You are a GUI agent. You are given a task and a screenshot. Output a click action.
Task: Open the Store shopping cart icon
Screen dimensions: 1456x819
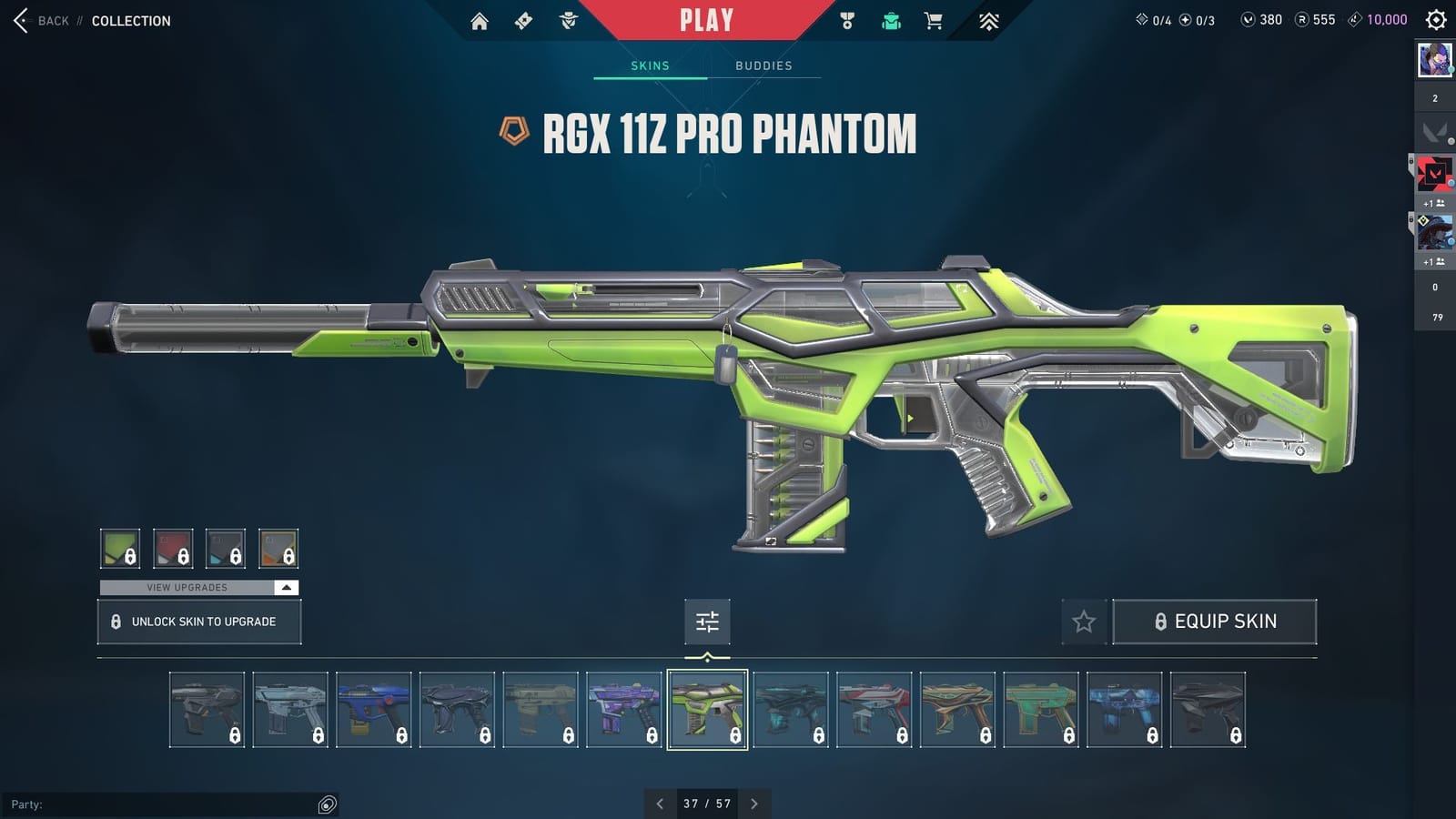934,19
